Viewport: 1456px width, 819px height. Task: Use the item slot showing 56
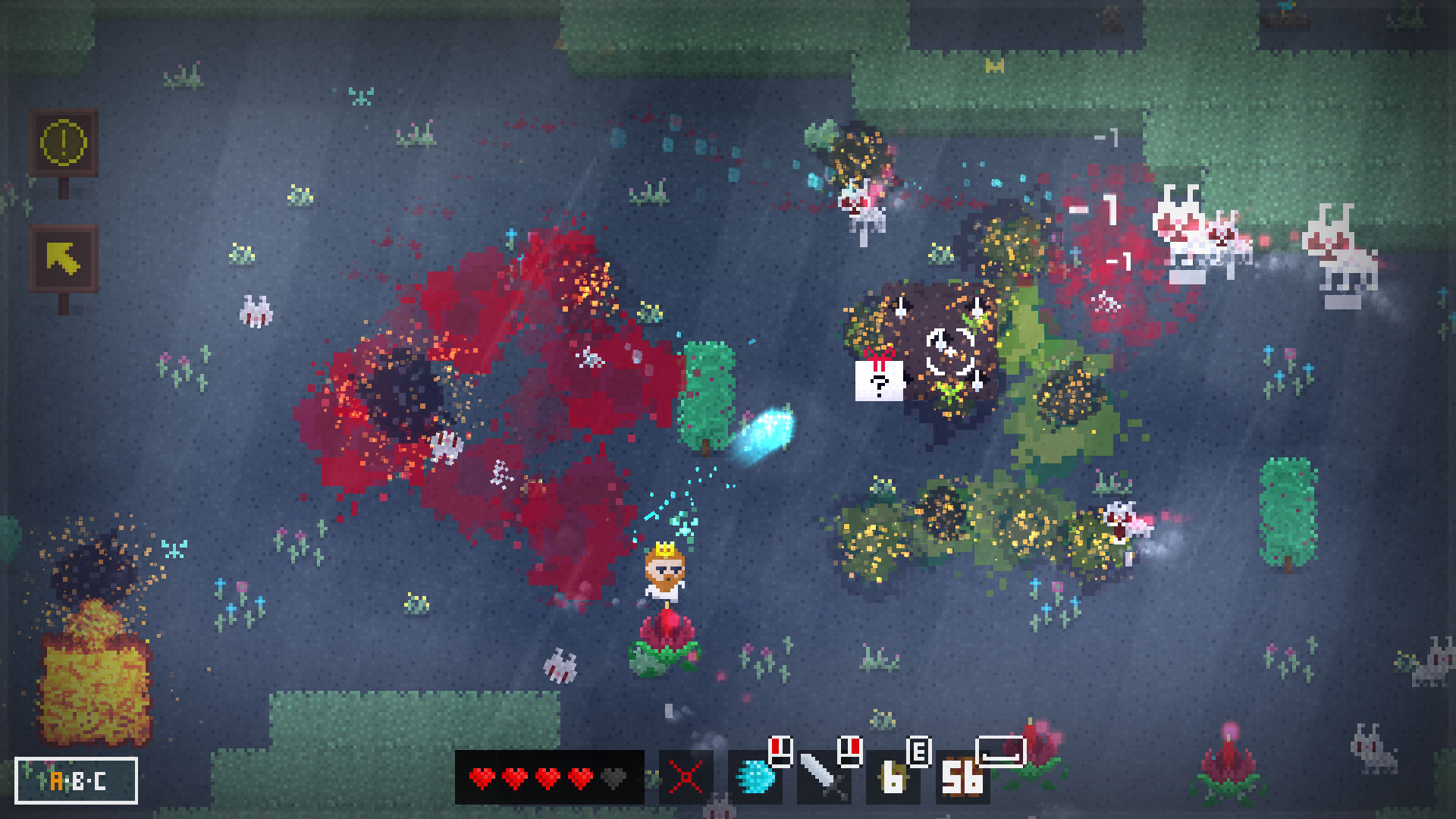click(x=962, y=778)
